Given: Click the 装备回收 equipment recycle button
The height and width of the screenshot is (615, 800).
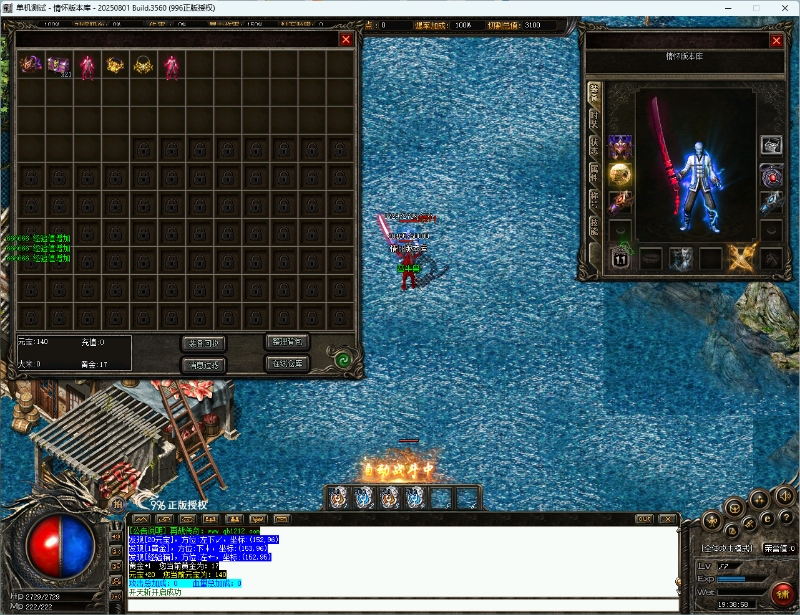Looking at the screenshot, I should click(204, 343).
